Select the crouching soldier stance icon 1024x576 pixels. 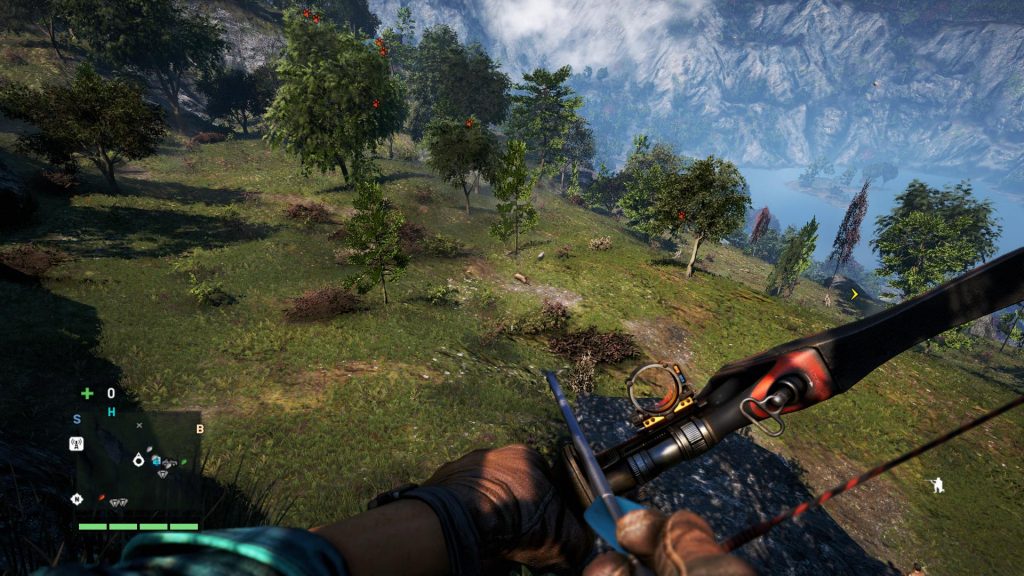(x=937, y=485)
